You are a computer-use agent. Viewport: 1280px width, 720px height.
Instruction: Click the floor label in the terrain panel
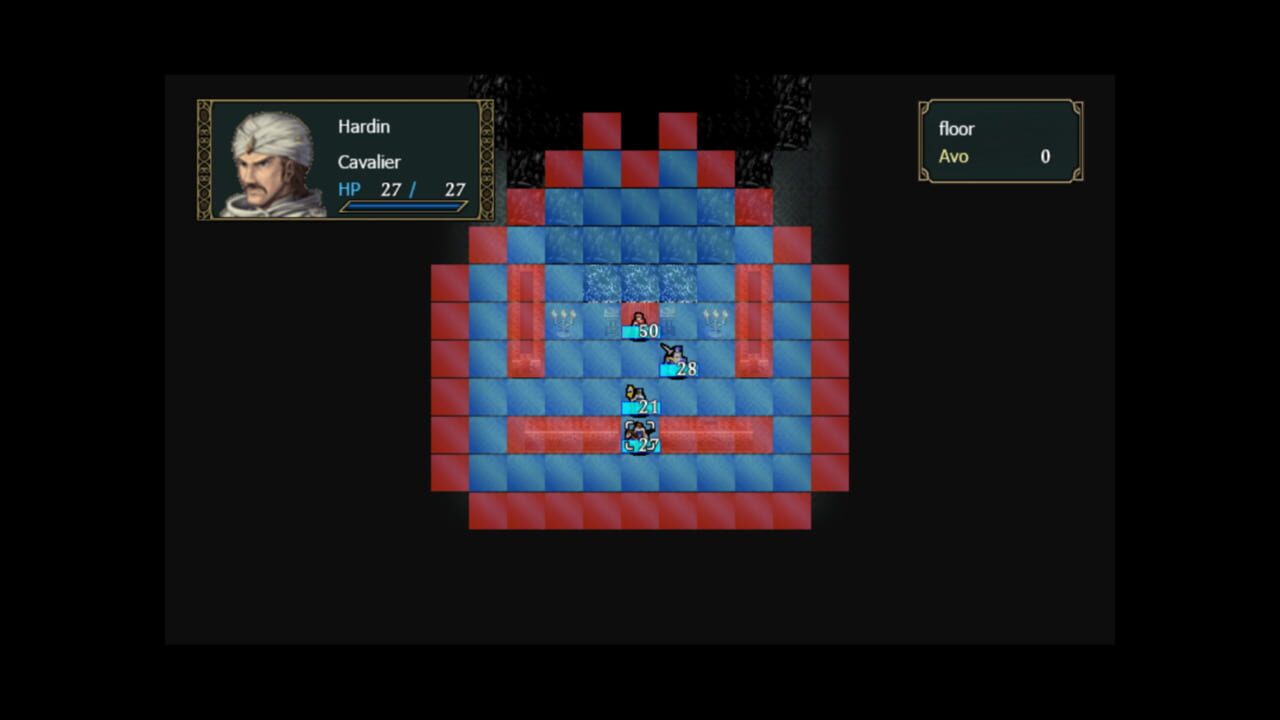click(x=955, y=129)
